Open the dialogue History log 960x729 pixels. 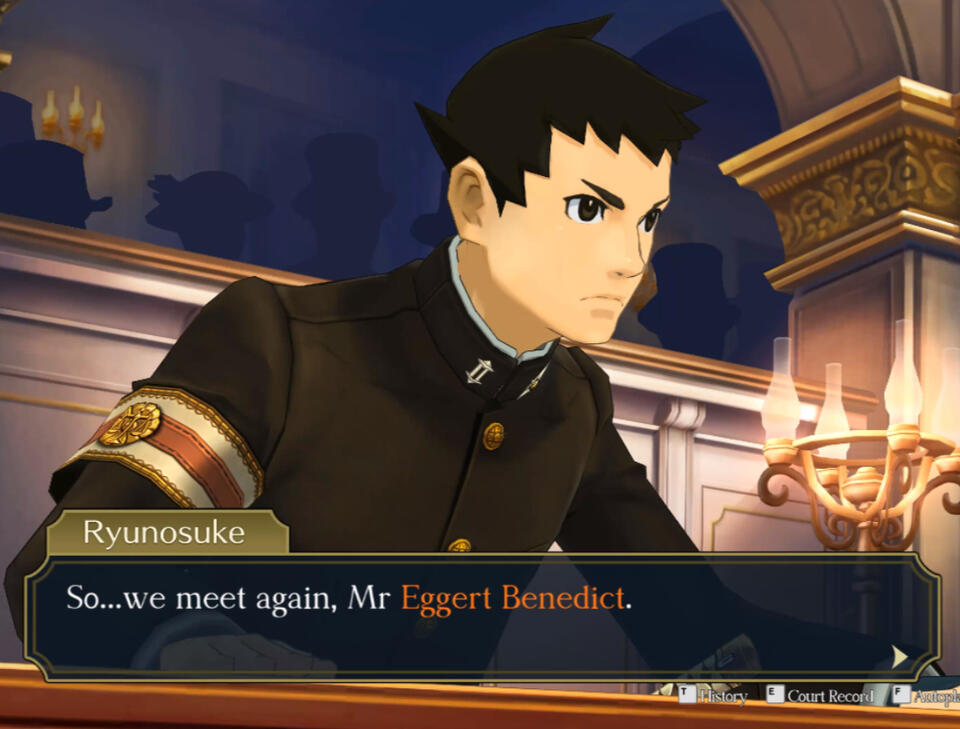click(x=713, y=696)
